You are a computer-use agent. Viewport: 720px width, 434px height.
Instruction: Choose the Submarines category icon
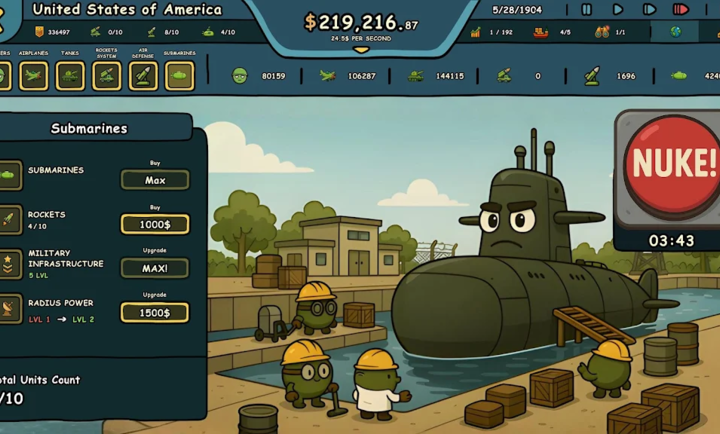[180, 75]
